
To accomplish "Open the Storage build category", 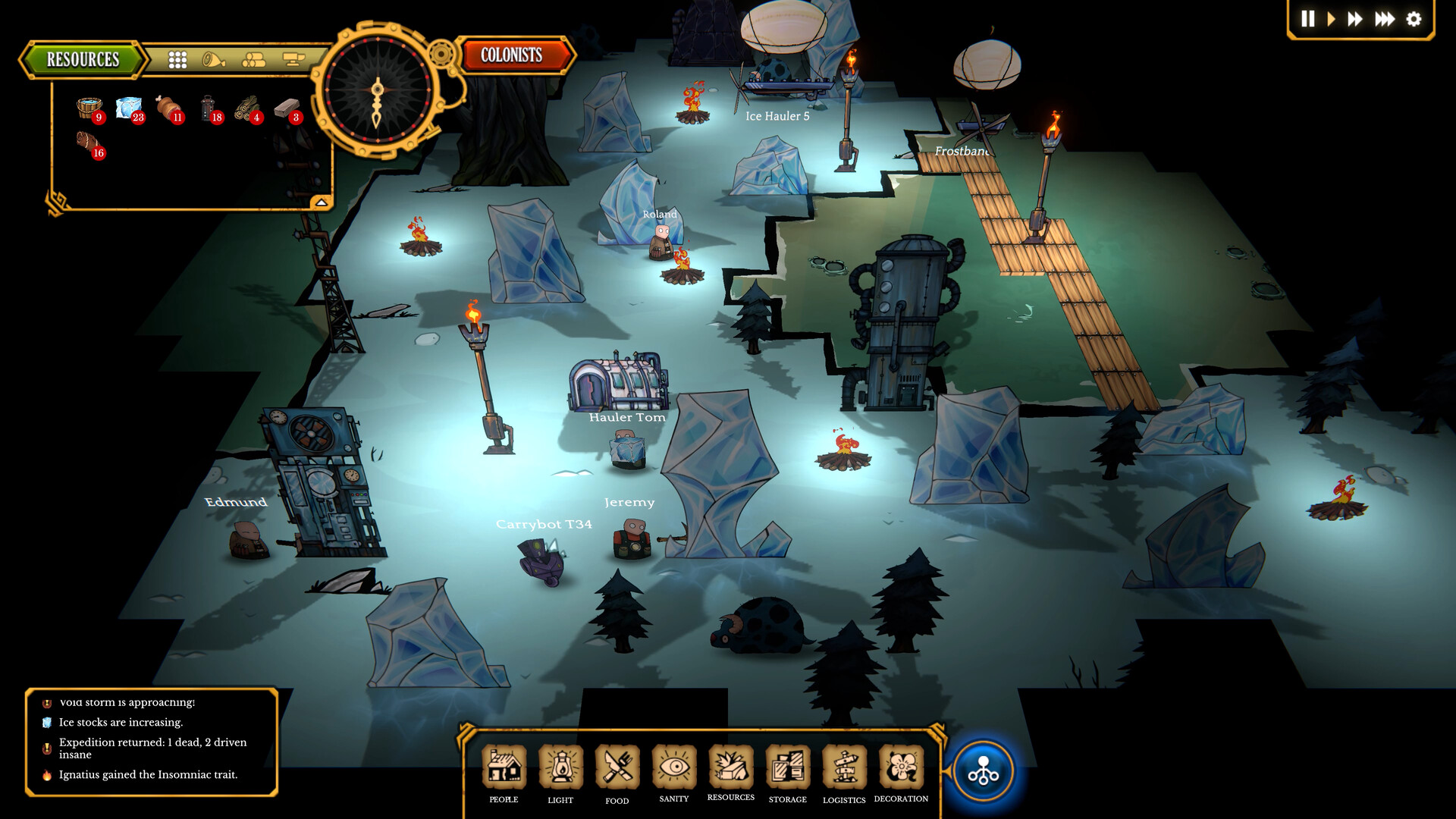I will [x=788, y=767].
